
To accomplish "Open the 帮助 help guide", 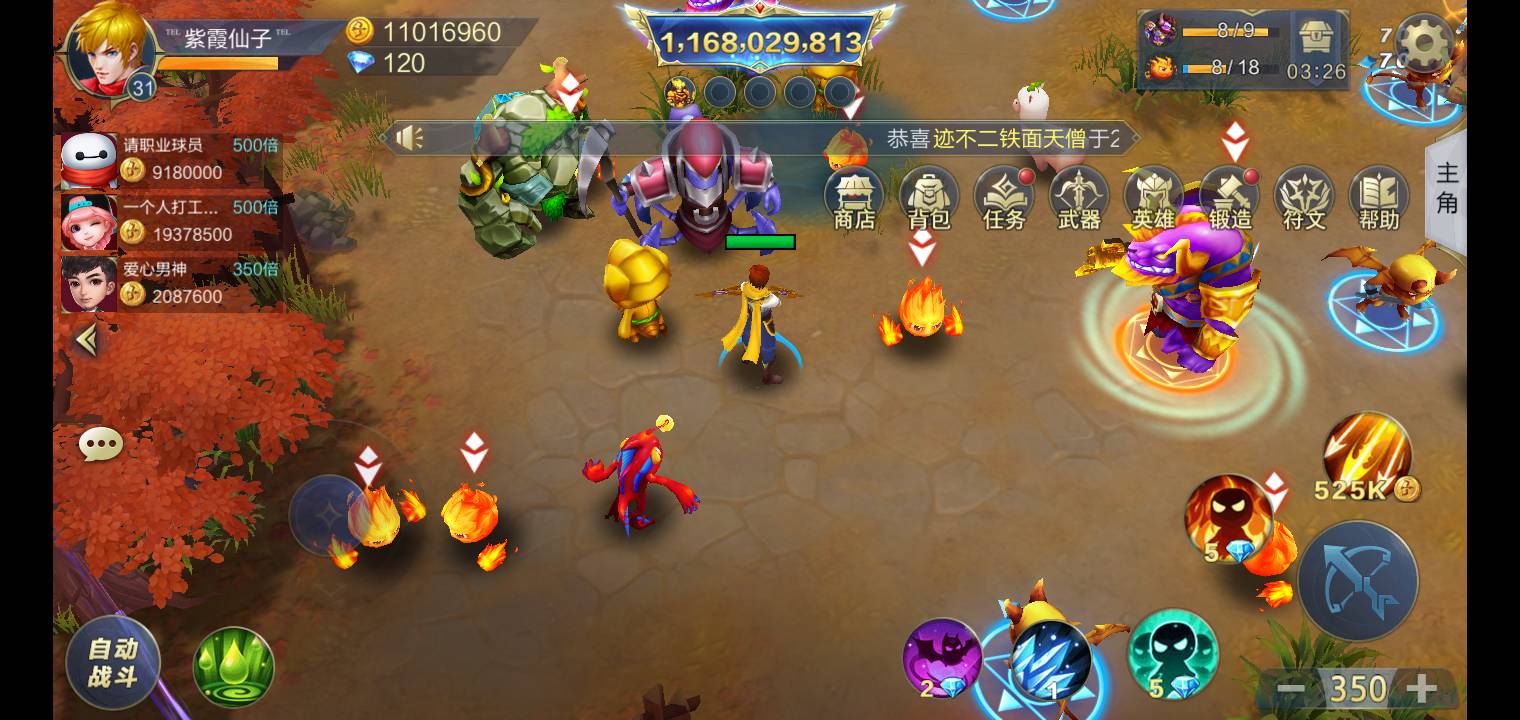I will (1377, 198).
